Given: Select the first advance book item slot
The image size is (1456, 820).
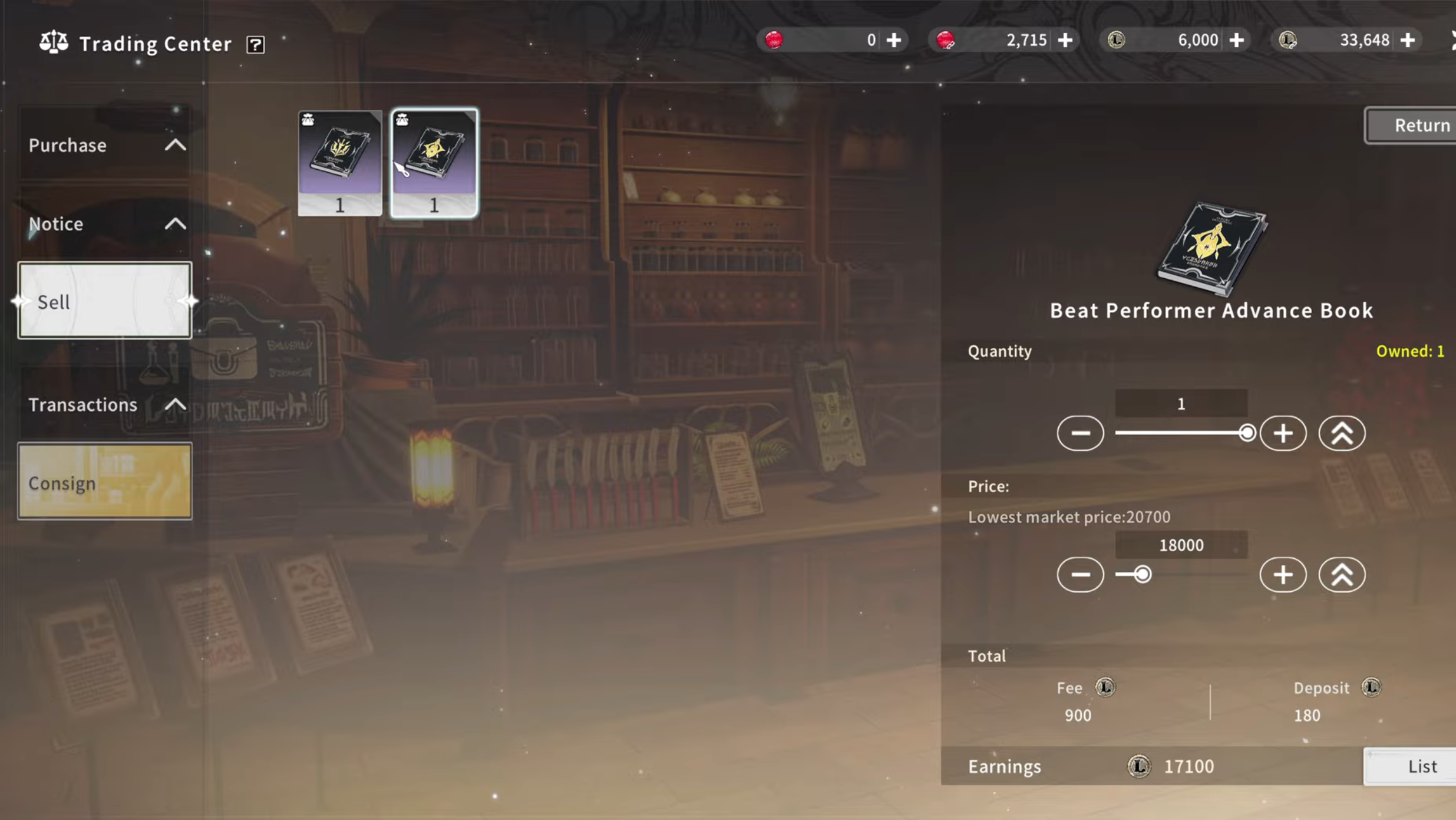Looking at the screenshot, I should 340,162.
